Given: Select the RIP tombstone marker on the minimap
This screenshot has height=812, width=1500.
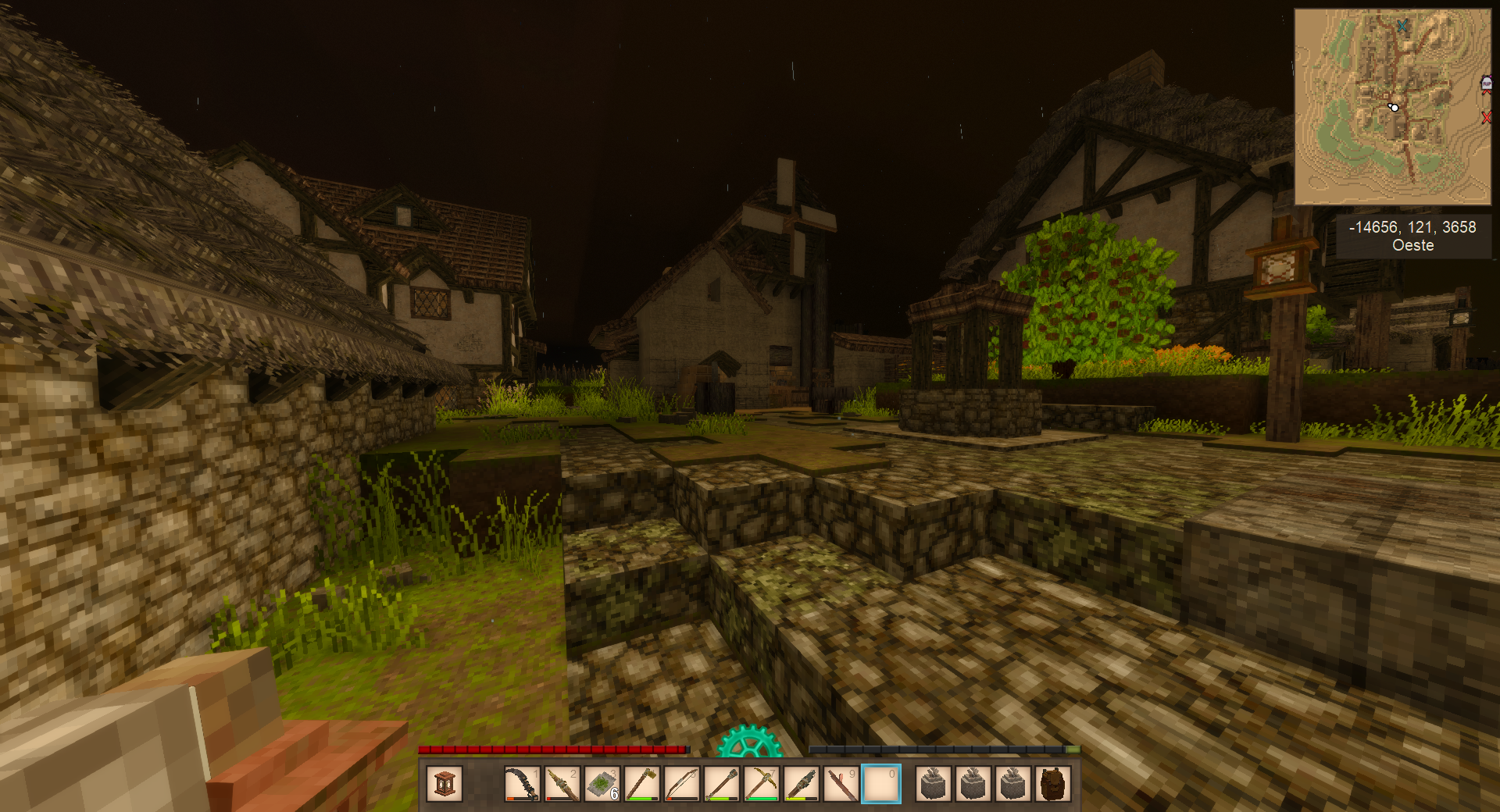Looking at the screenshot, I should [1486, 84].
